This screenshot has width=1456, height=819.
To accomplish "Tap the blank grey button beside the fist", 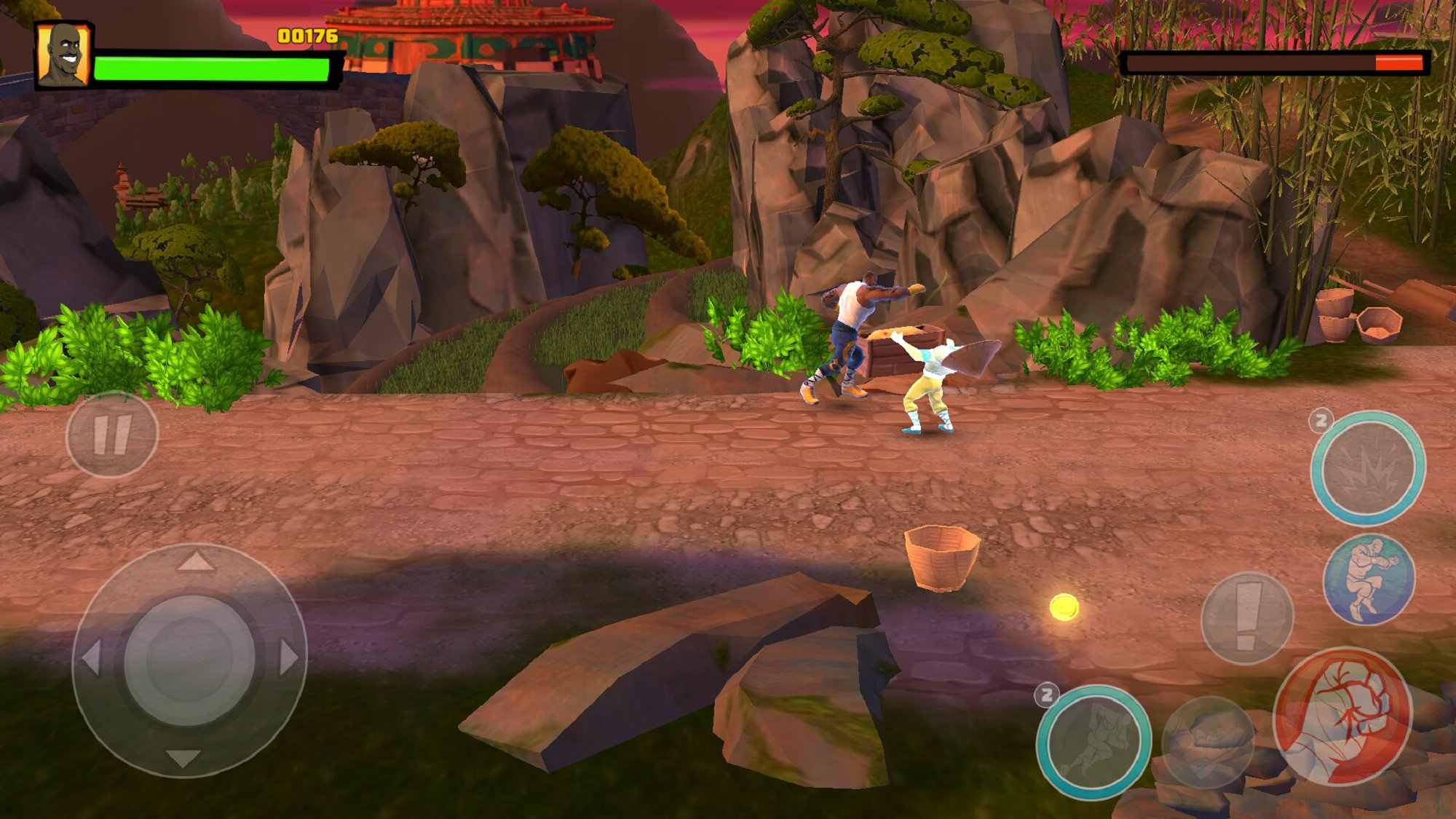I will (1208, 743).
